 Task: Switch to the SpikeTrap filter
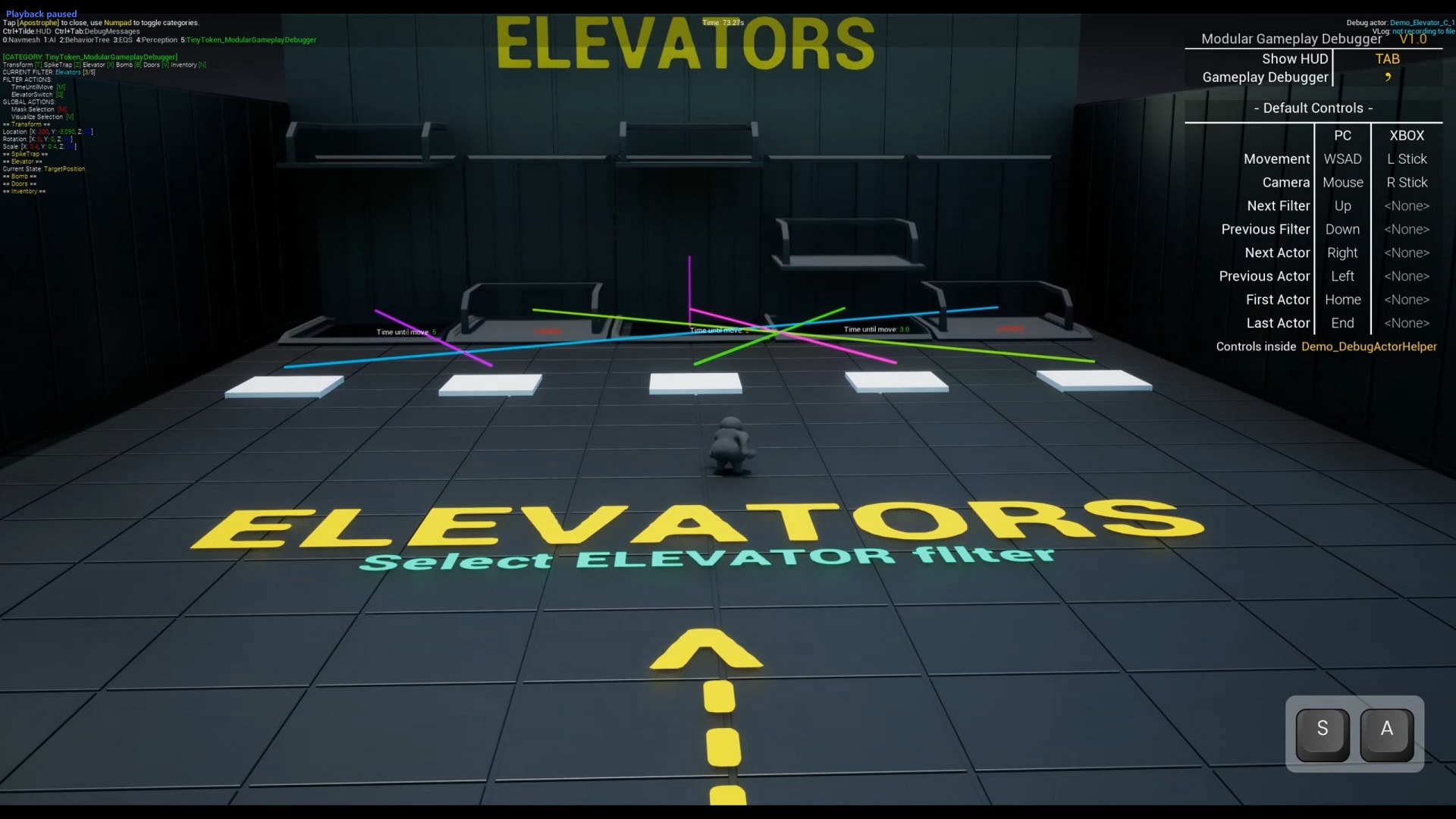pyautogui.click(x=59, y=65)
